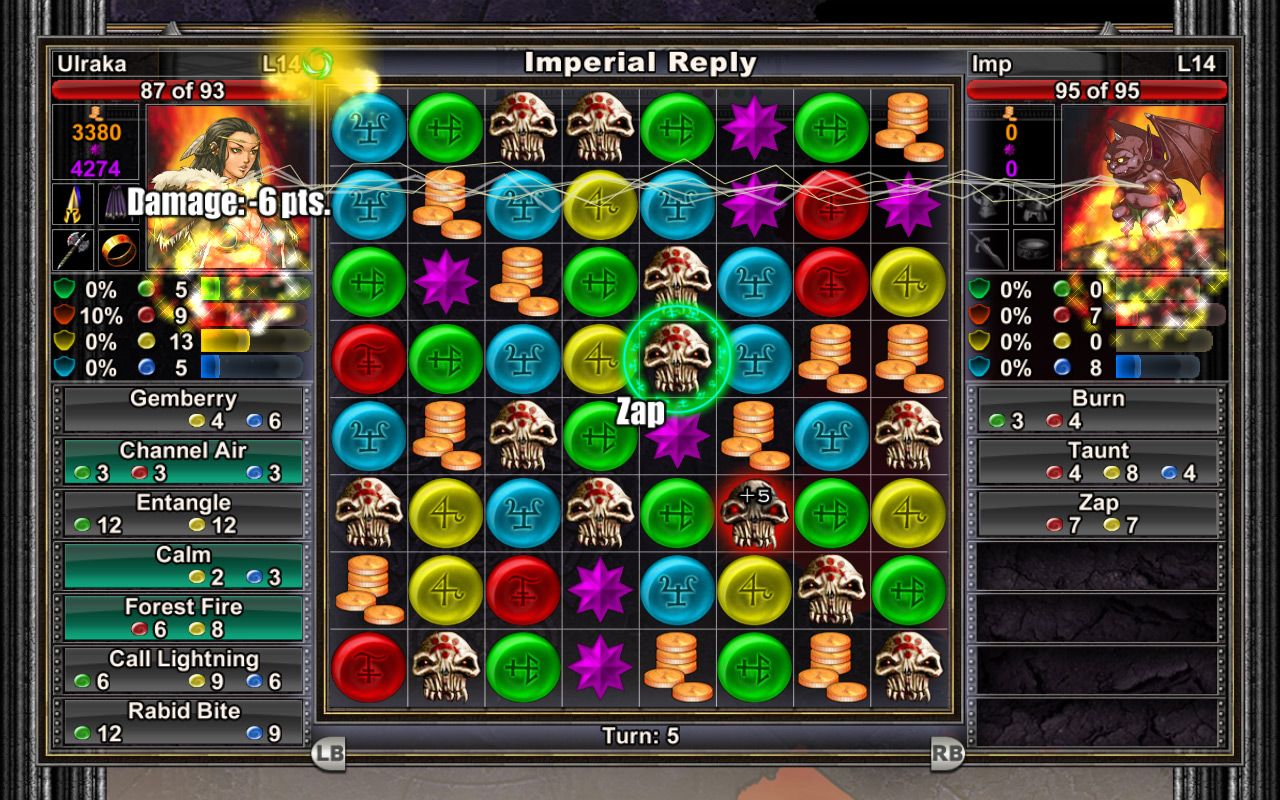Cast the Gemberry spell

coord(183,409)
